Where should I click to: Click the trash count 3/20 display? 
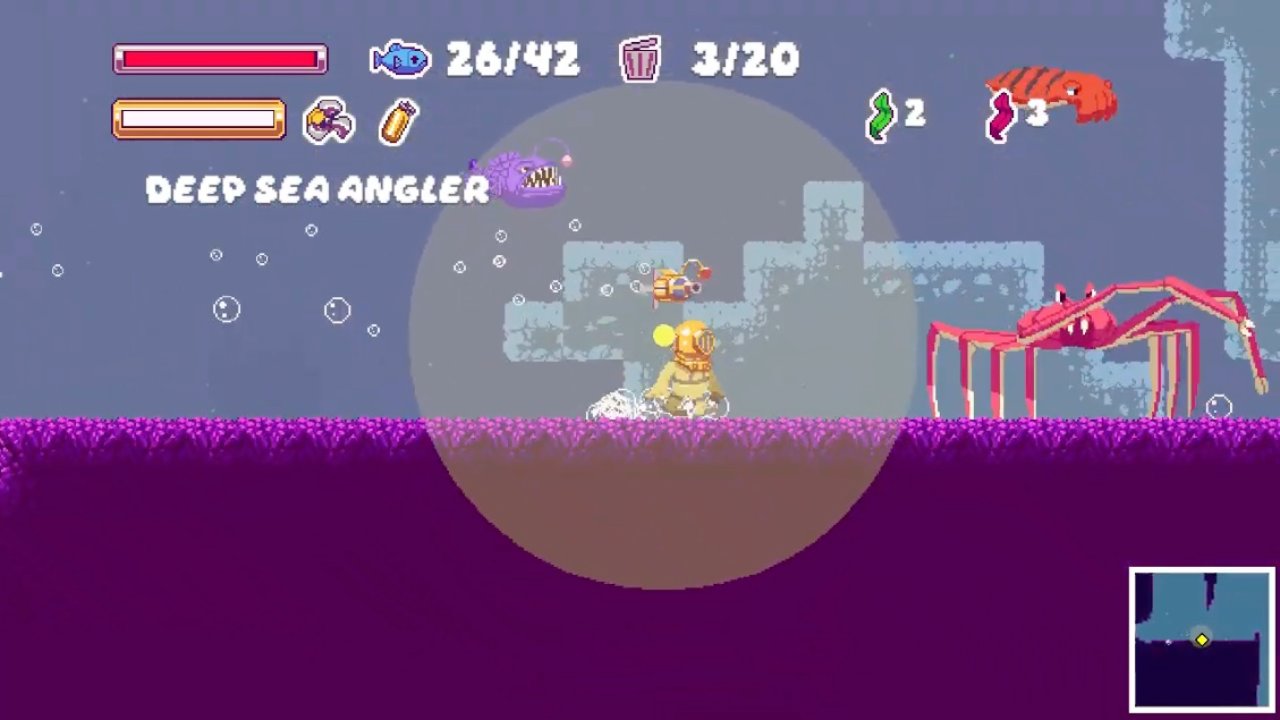(x=744, y=59)
